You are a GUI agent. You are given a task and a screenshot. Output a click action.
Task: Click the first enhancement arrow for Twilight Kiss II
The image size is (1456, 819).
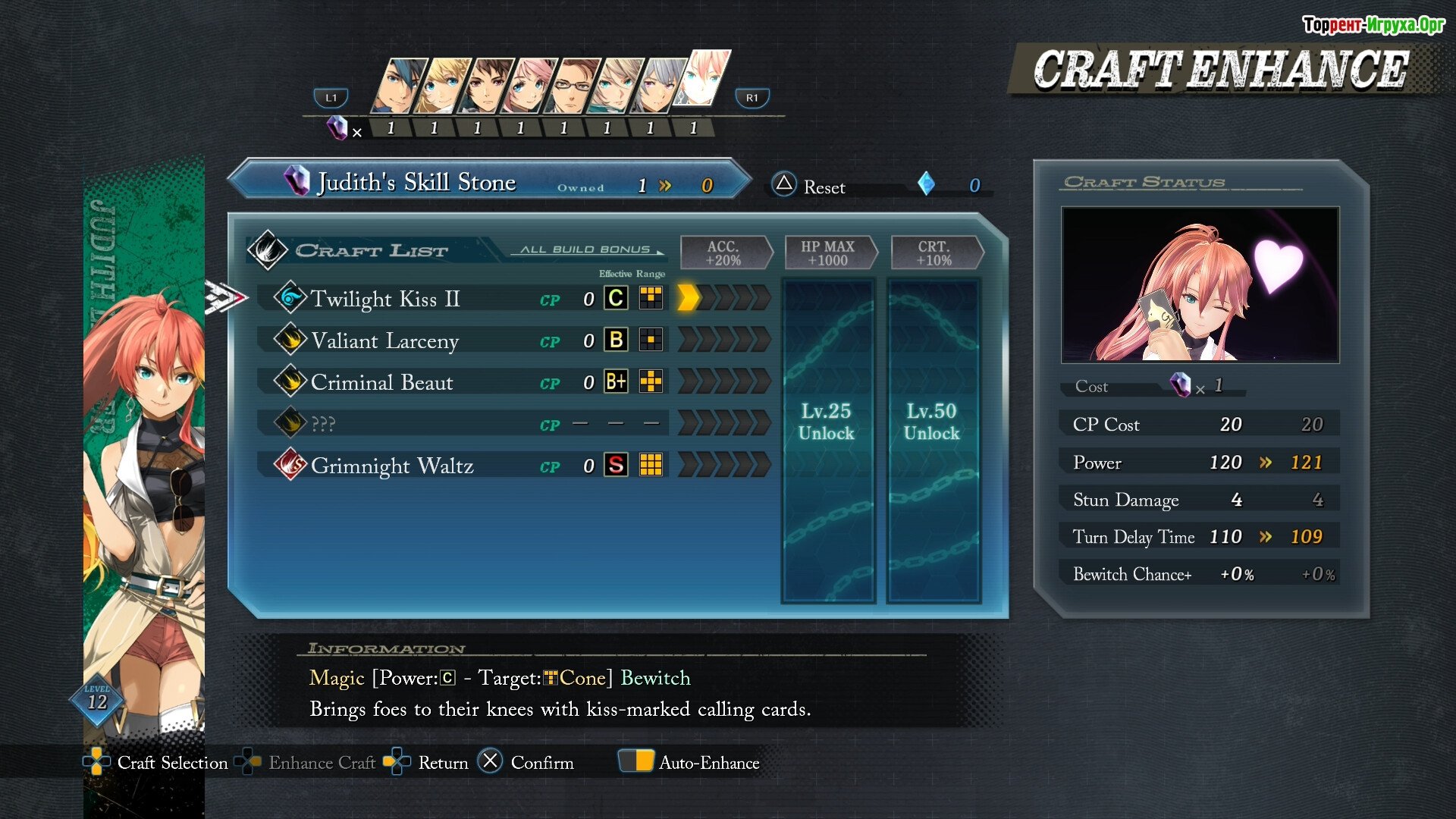coord(687,298)
